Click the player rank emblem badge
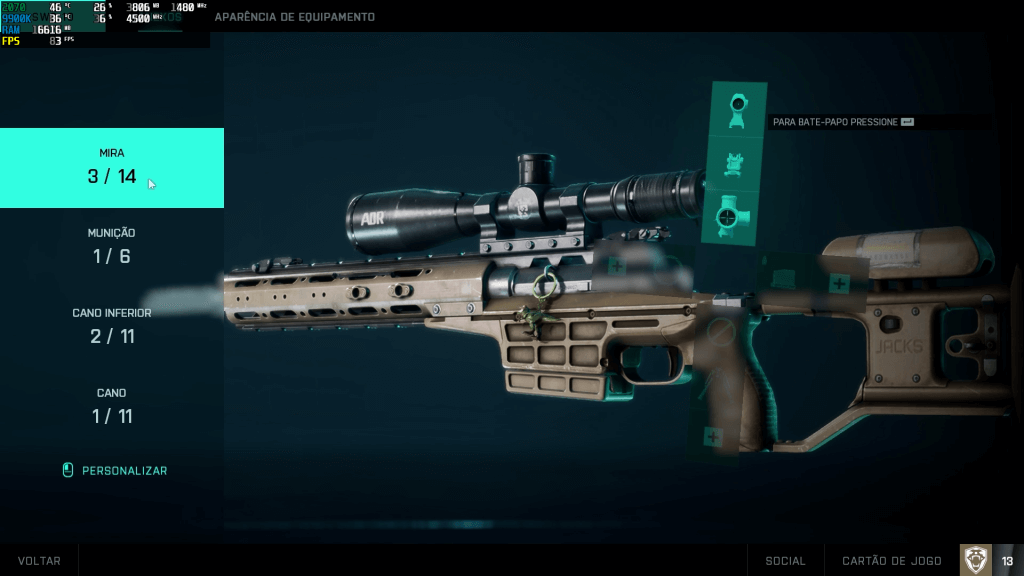1024x576 pixels. point(976,560)
